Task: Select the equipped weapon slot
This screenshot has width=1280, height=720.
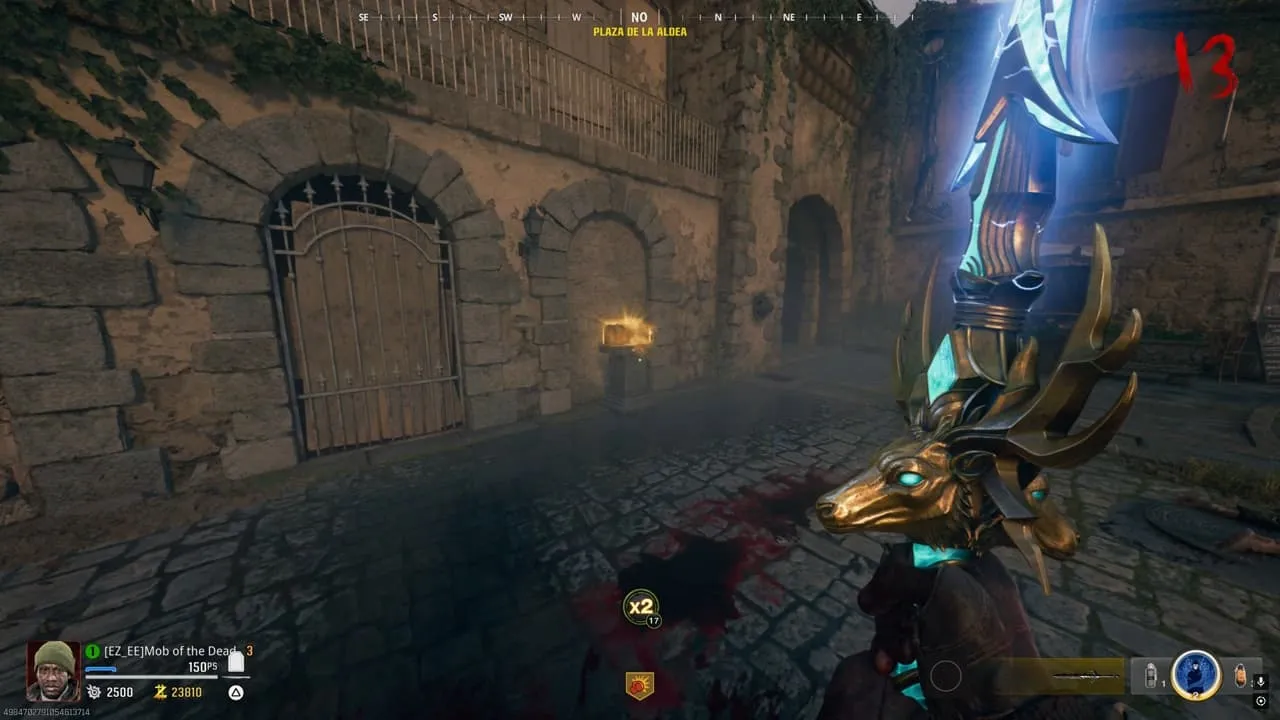Action: [x=1059, y=676]
